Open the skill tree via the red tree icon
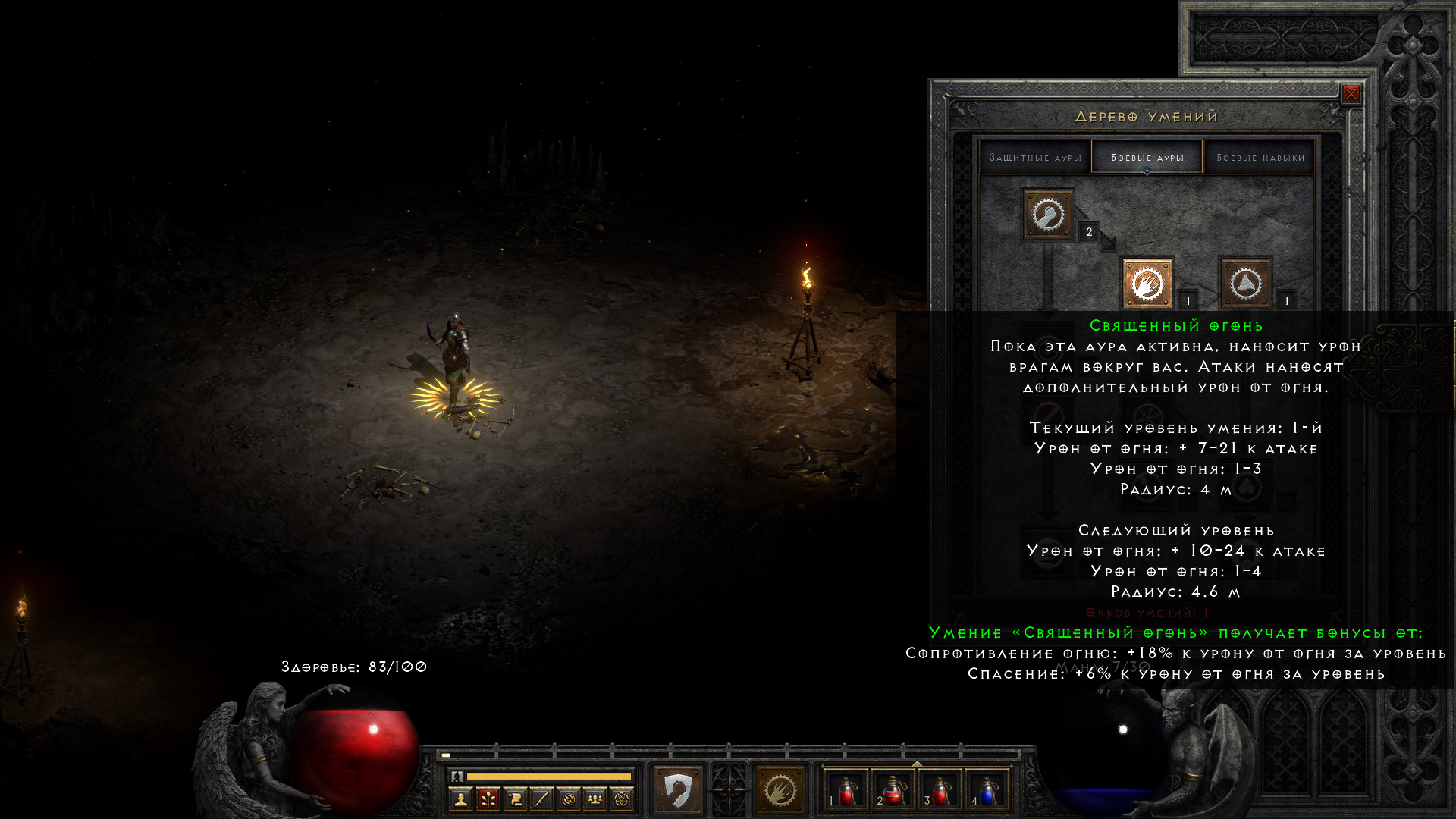 click(488, 799)
